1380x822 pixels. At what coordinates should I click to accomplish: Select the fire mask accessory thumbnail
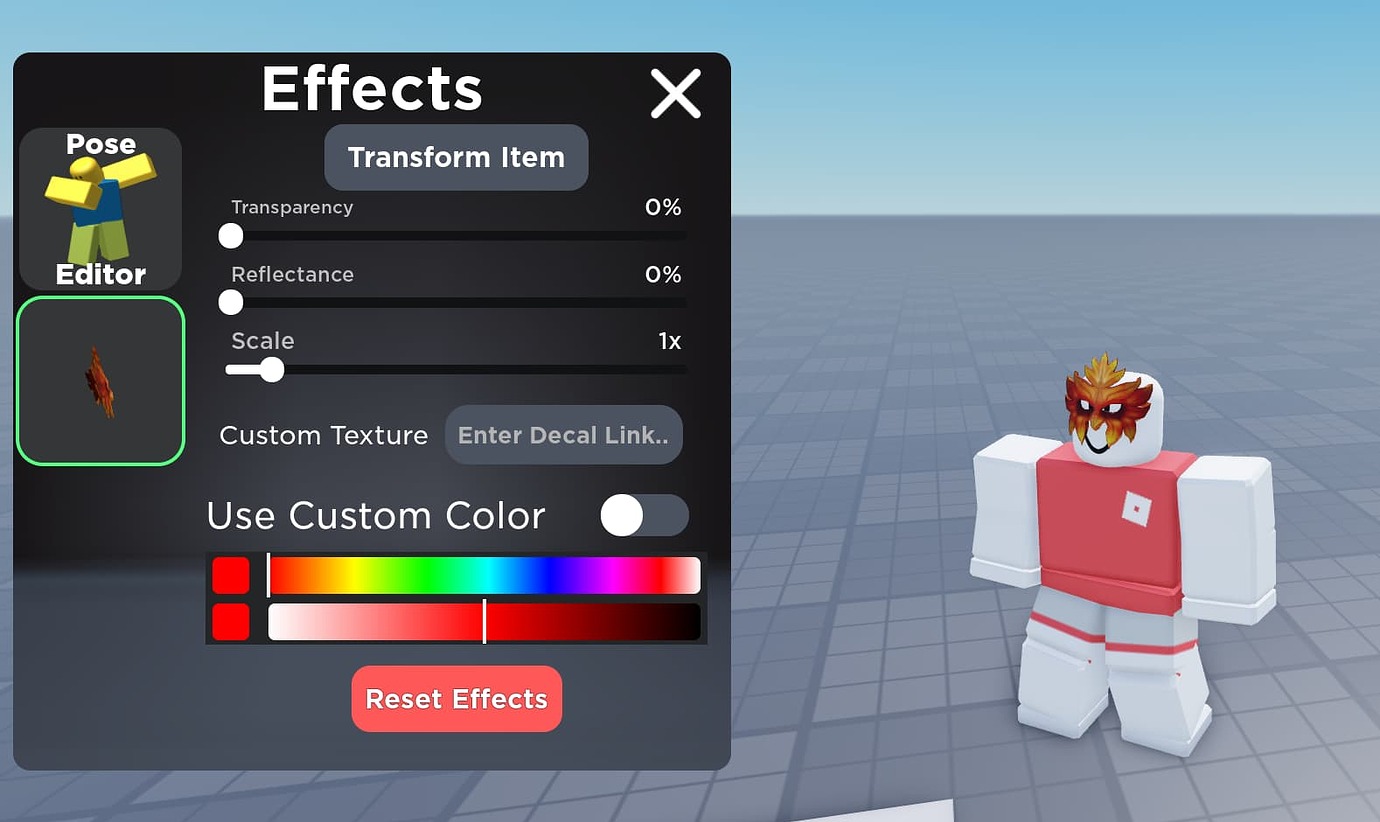click(x=100, y=382)
